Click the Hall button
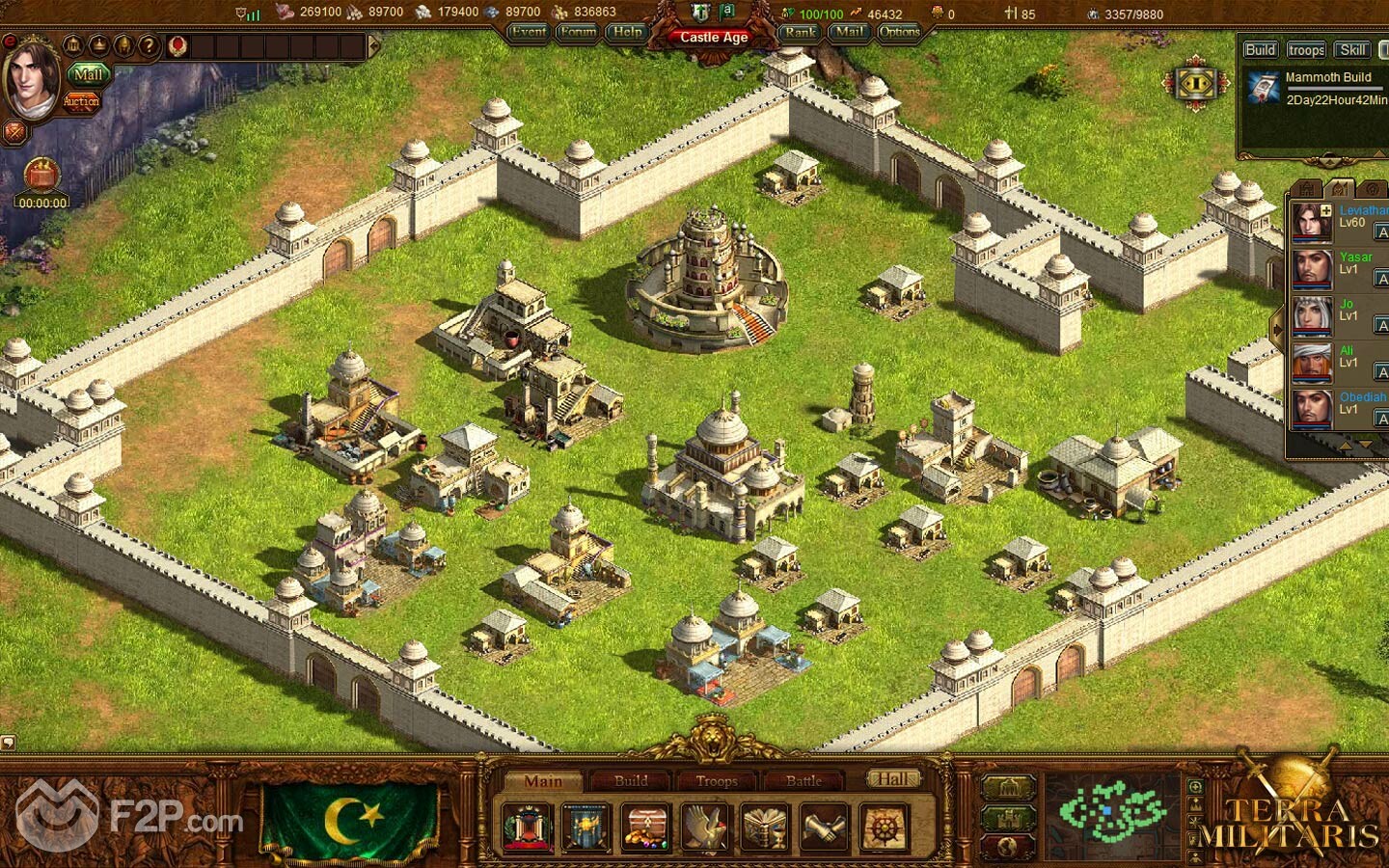The width and height of the screenshot is (1389, 868). point(892,778)
